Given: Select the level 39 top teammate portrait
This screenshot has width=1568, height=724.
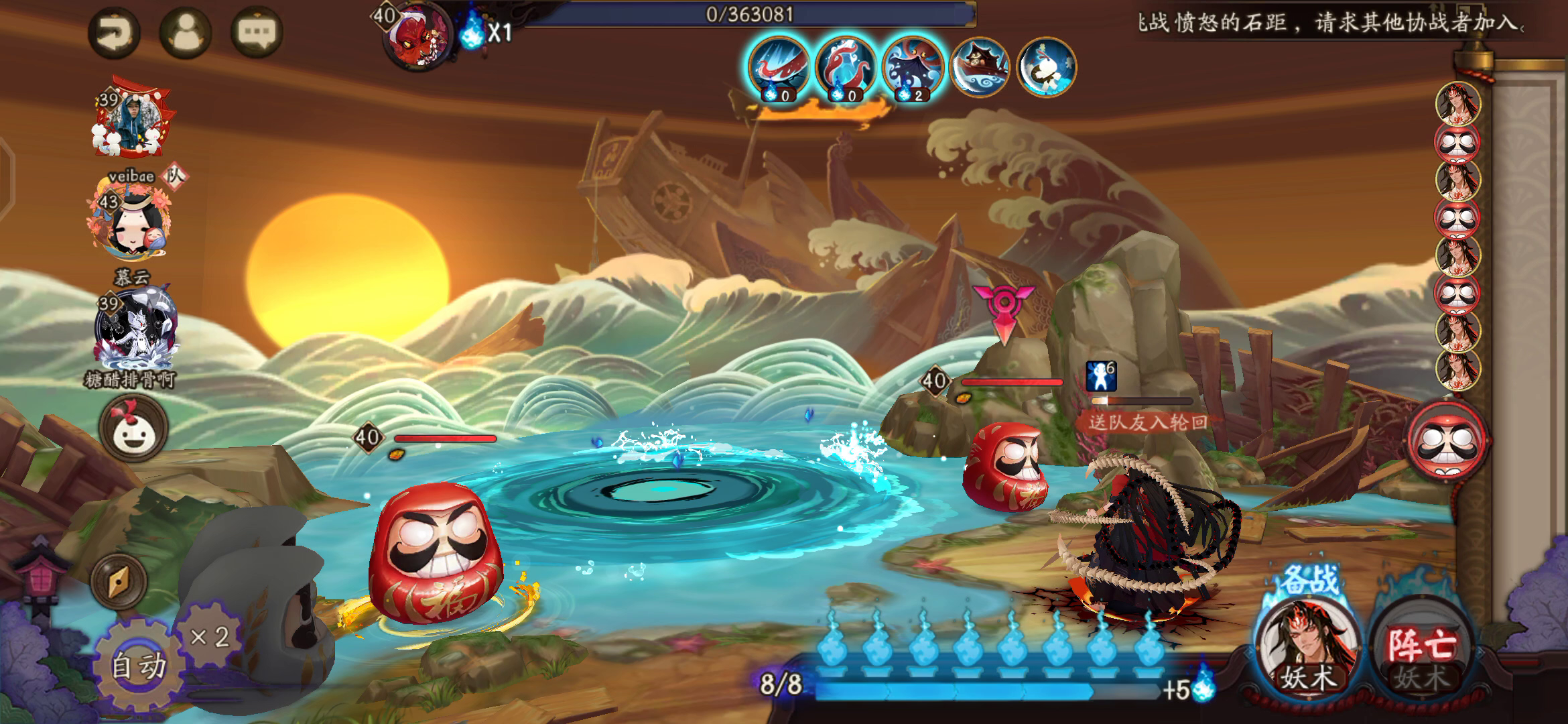Looking at the screenshot, I should click(x=131, y=117).
